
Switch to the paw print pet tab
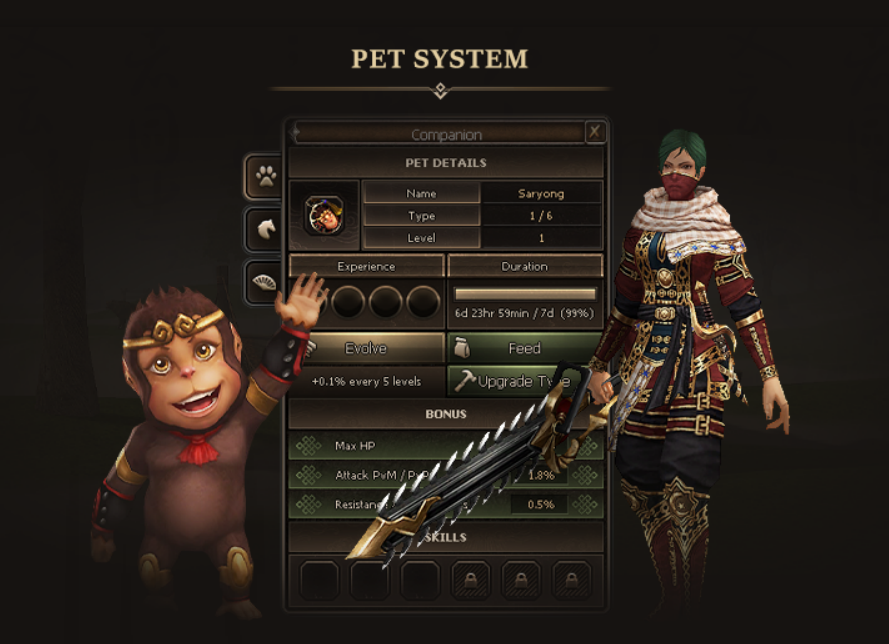point(265,177)
